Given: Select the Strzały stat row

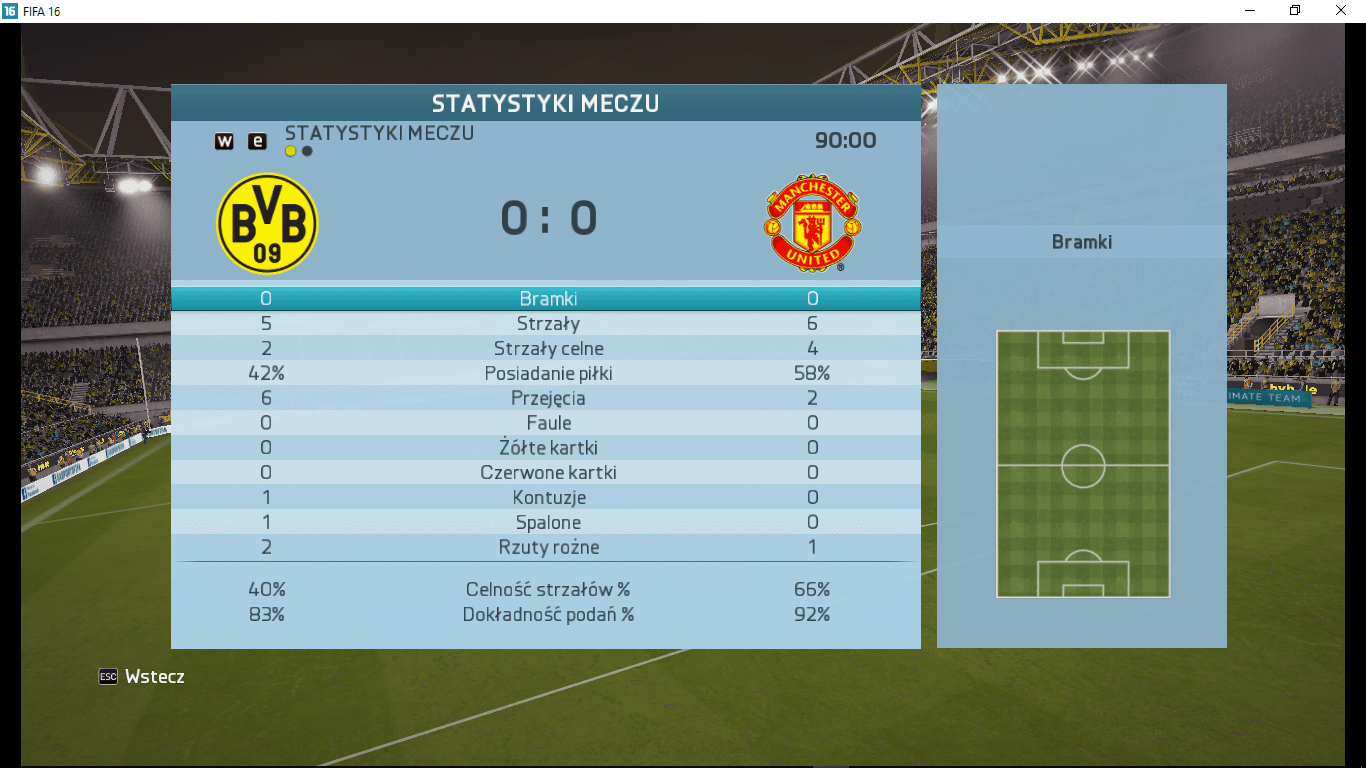Looking at the screenshot, I should 547,324.
